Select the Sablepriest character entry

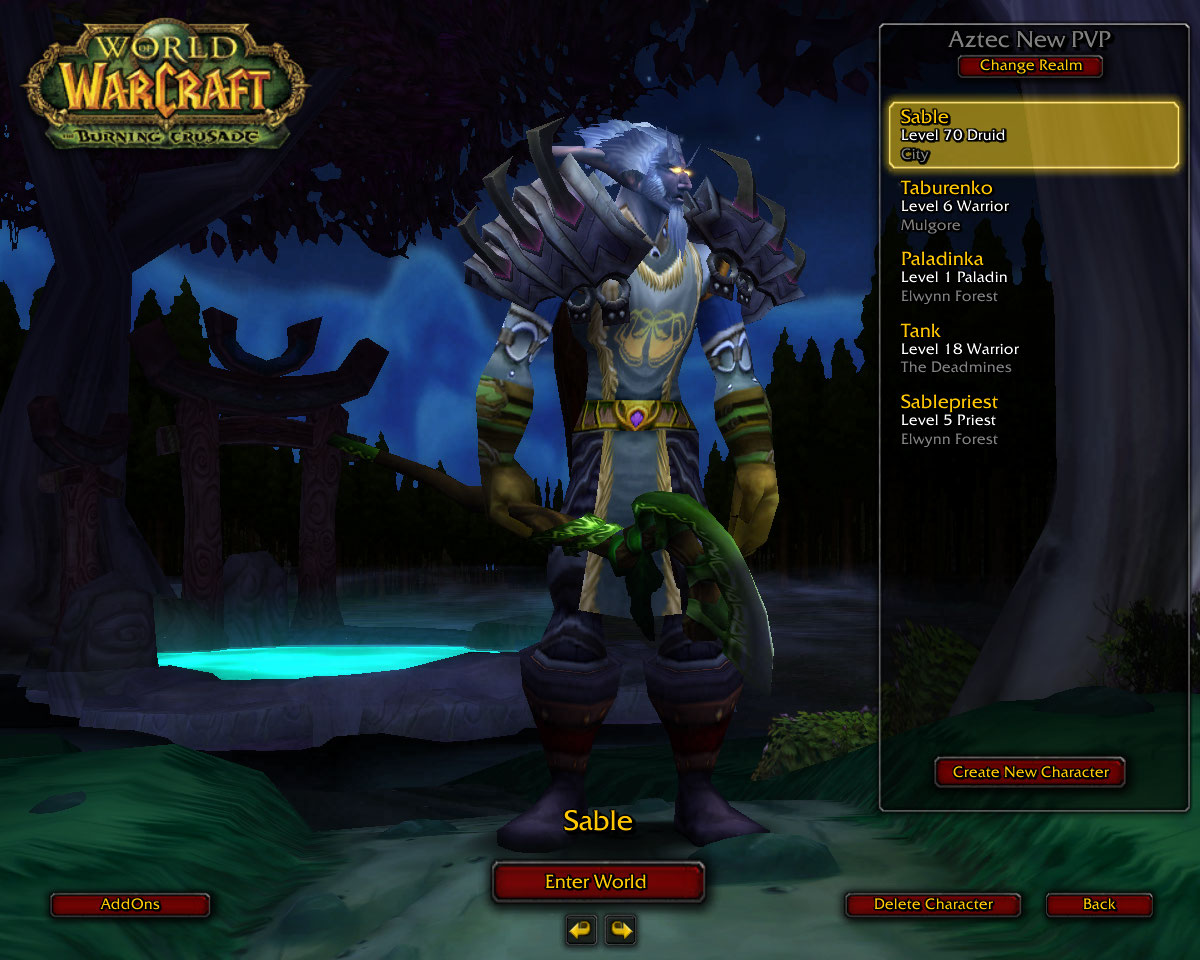[1033, 420]
